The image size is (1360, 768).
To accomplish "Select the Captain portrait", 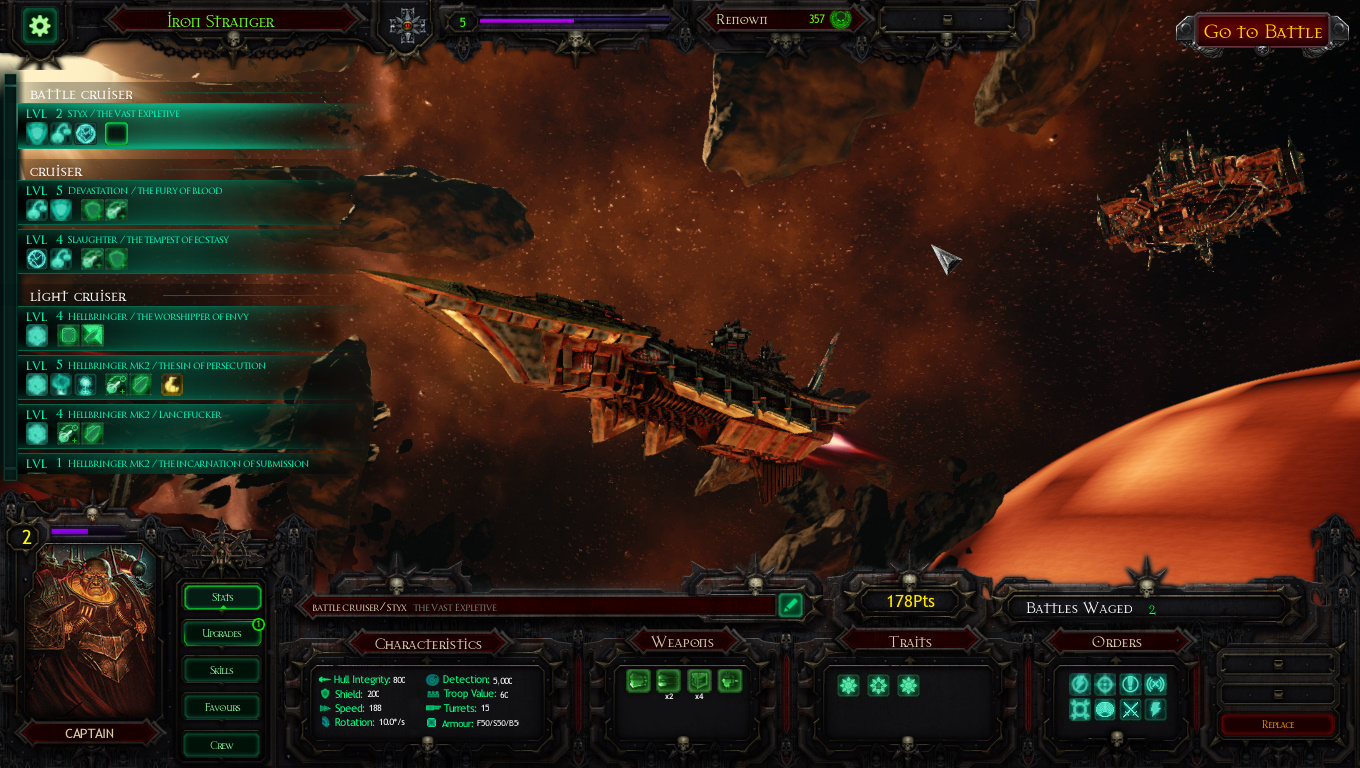I will point(92,630).
